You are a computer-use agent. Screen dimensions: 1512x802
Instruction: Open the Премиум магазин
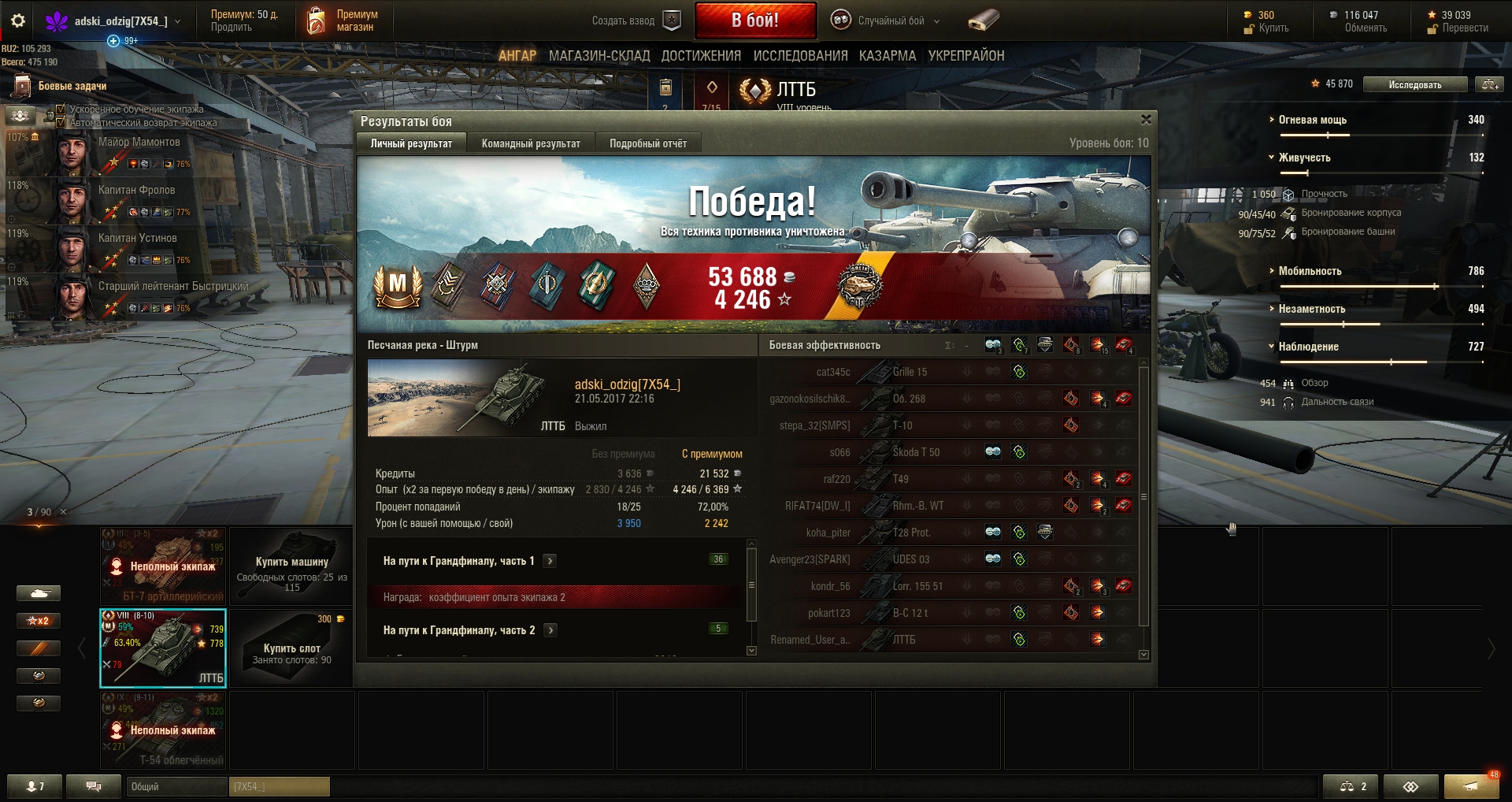click(342, 20)
